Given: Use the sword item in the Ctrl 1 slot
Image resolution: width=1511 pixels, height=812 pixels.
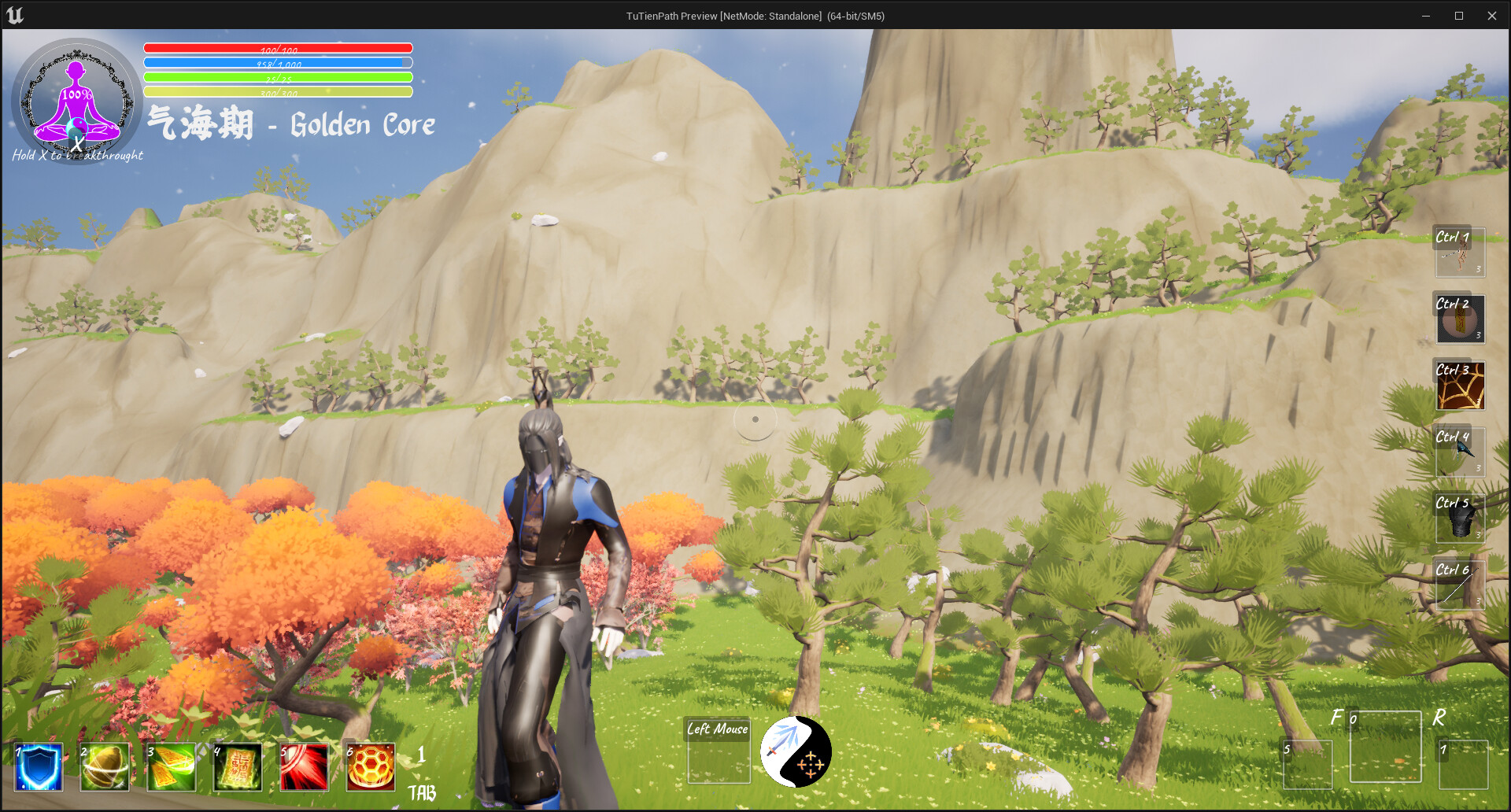Looking at the screenshot, I should pos(1459,252).
